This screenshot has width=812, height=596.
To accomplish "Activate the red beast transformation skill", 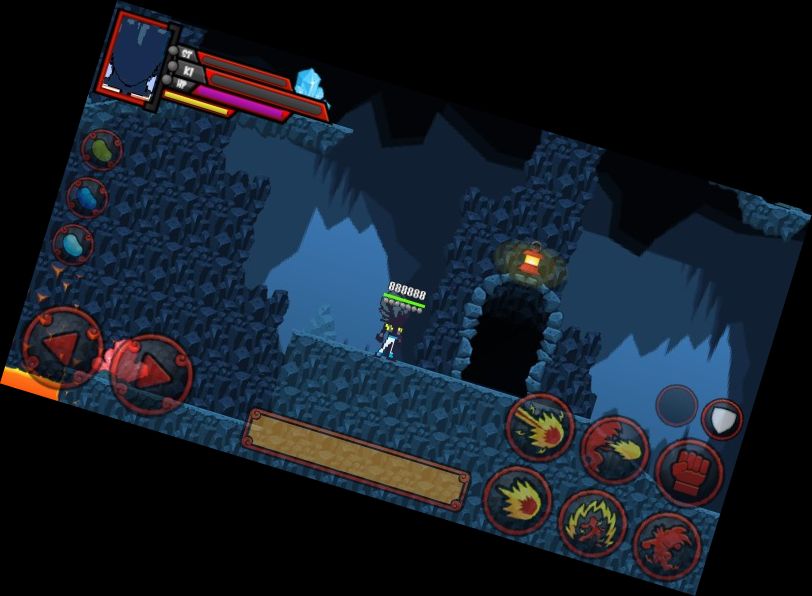I will point(666,546).
